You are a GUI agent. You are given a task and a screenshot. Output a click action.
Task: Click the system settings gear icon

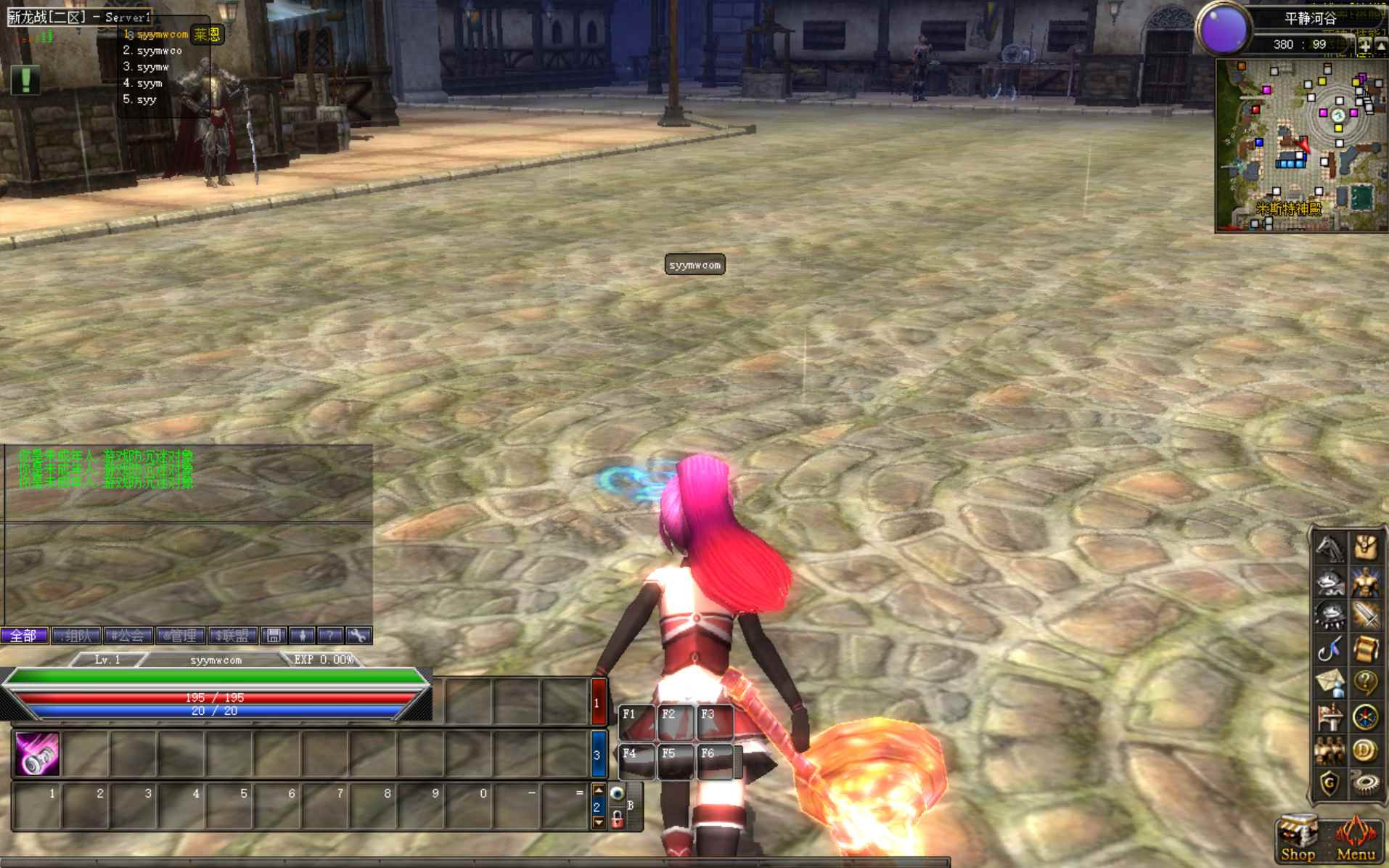coord(1365,781)
